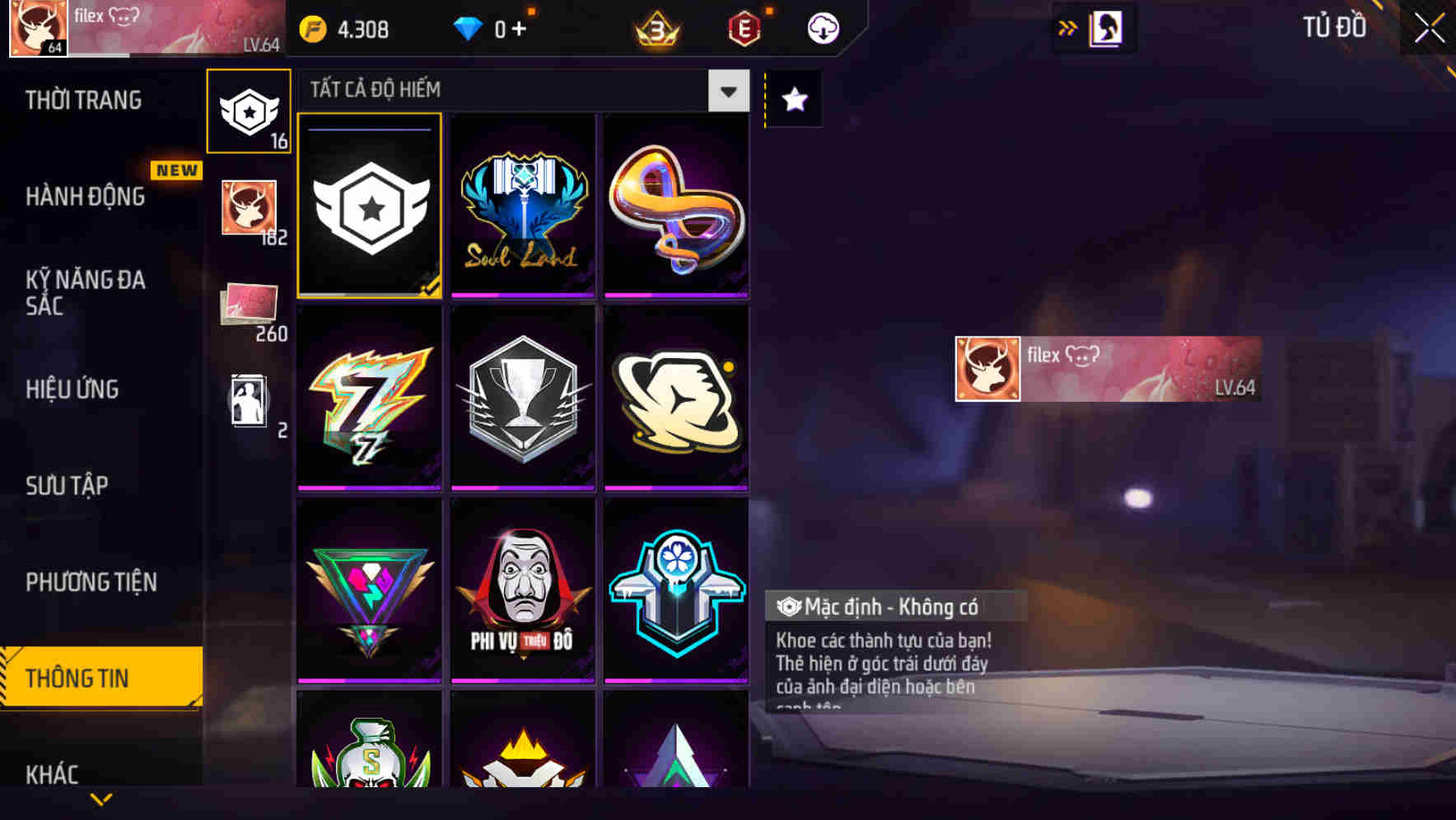The image size is (1456, 820).
Task: Expand the sidebar with the bottom chevron arrow
Action: pos(100,797)
